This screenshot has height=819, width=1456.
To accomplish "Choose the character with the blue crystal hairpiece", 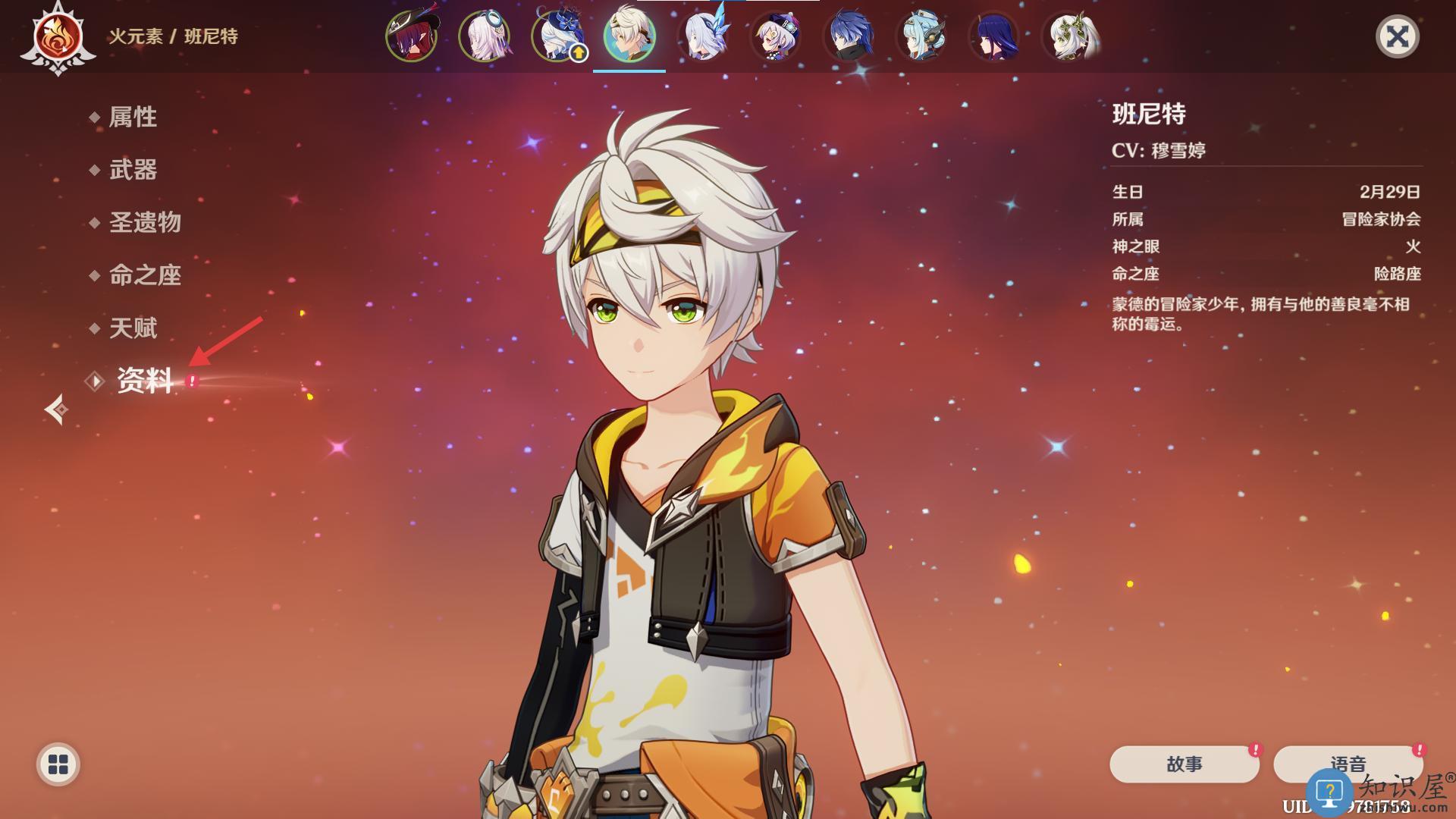I will point(704,36).
